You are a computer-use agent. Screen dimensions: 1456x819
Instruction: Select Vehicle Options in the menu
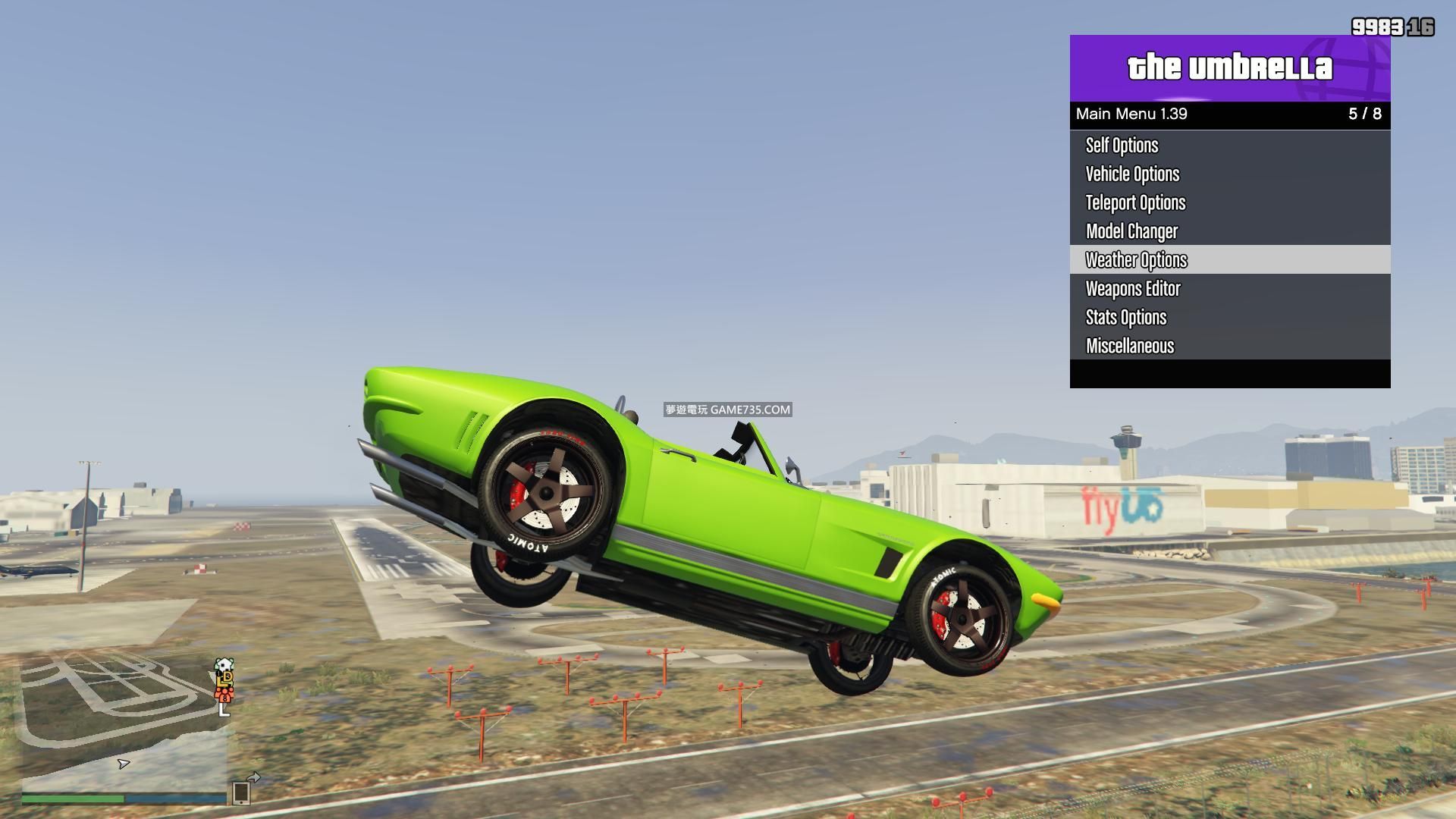click(x=1132, y=174)
